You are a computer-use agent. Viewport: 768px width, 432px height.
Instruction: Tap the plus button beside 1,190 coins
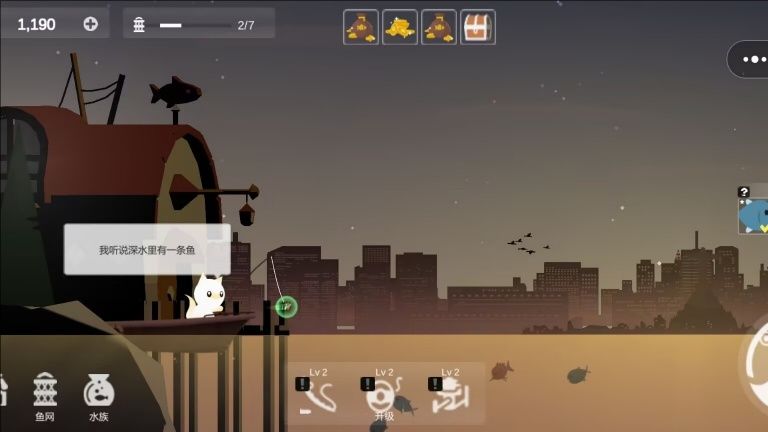tap(91, 24)
